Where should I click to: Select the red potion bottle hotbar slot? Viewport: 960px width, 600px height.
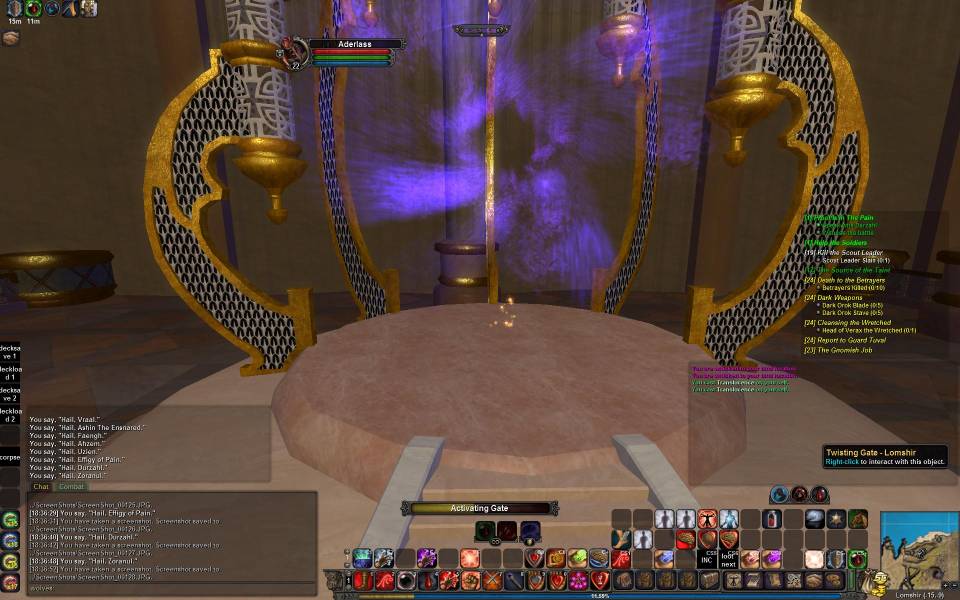click(773, 519)
